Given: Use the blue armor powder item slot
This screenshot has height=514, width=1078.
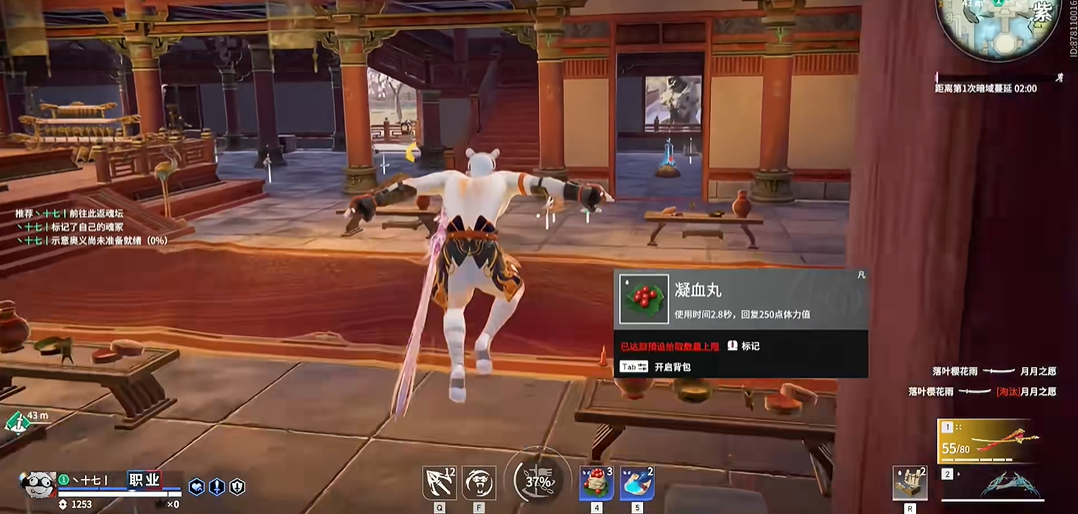Looking at the screenshot, I should tap(636, 483).
